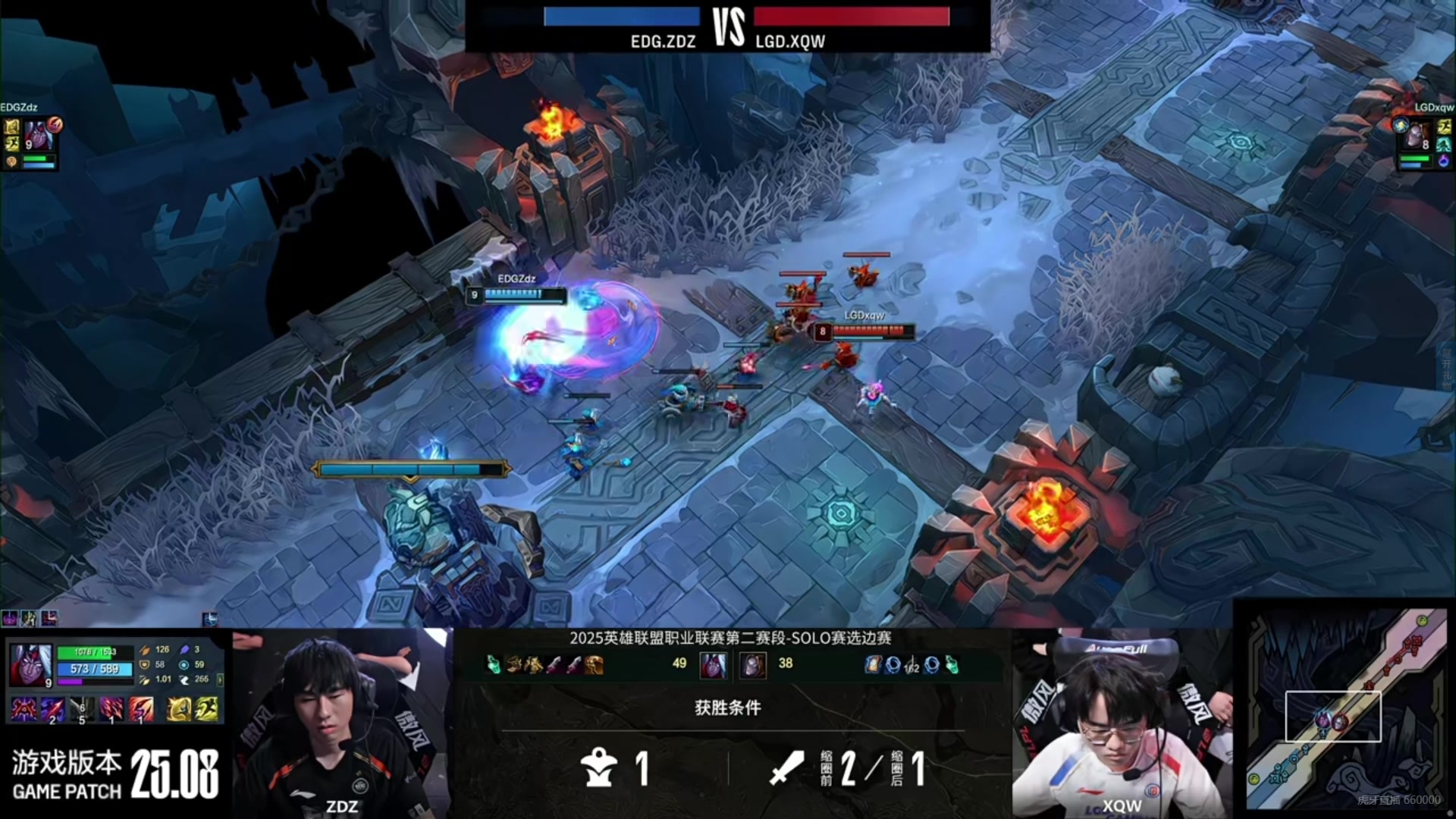Open the Summoner's Rift minimap
This screenshot has height=819, width=1456.
click(1348, 711)
